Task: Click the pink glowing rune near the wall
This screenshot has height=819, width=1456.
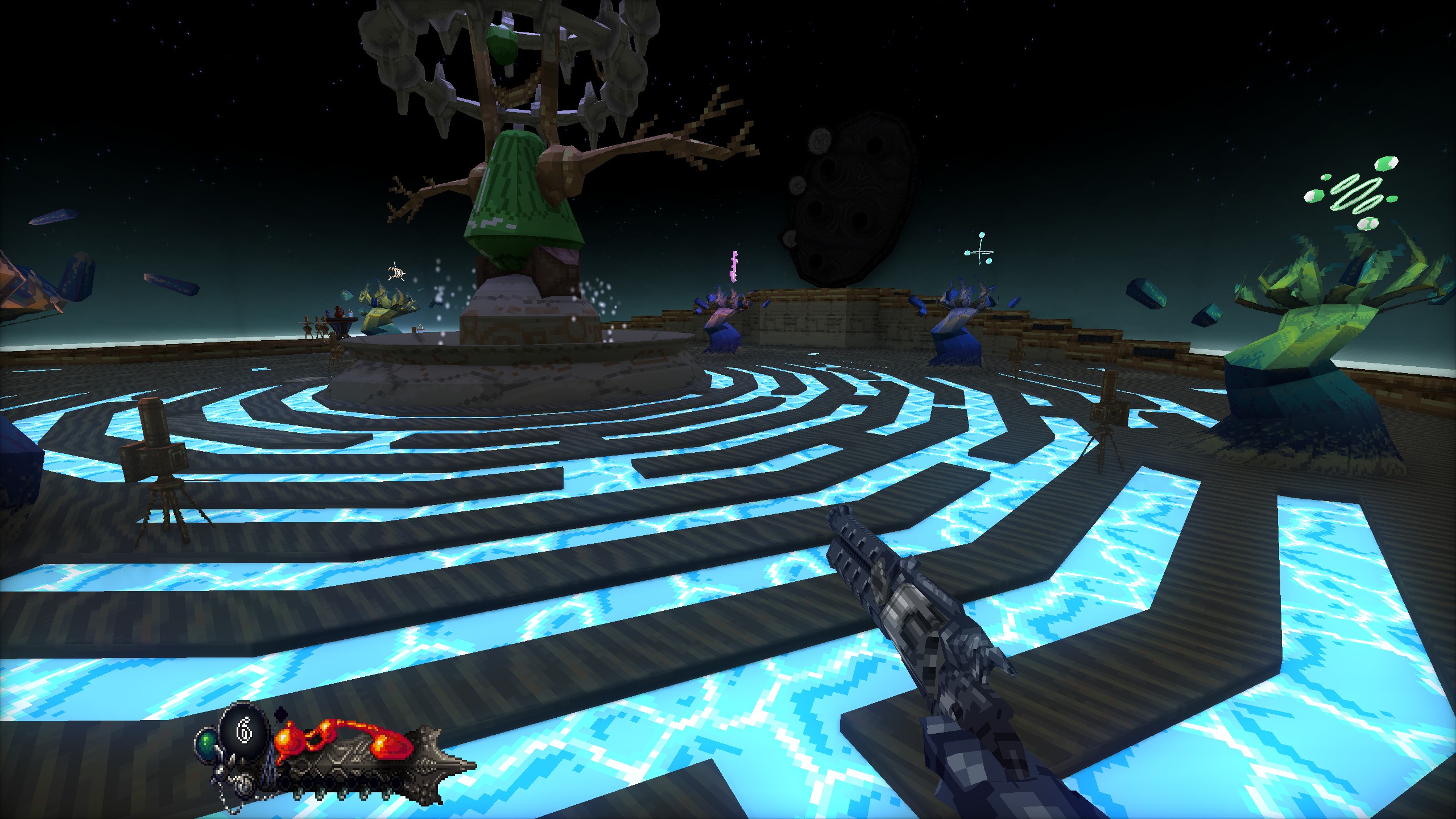Action: click(734, 266)
